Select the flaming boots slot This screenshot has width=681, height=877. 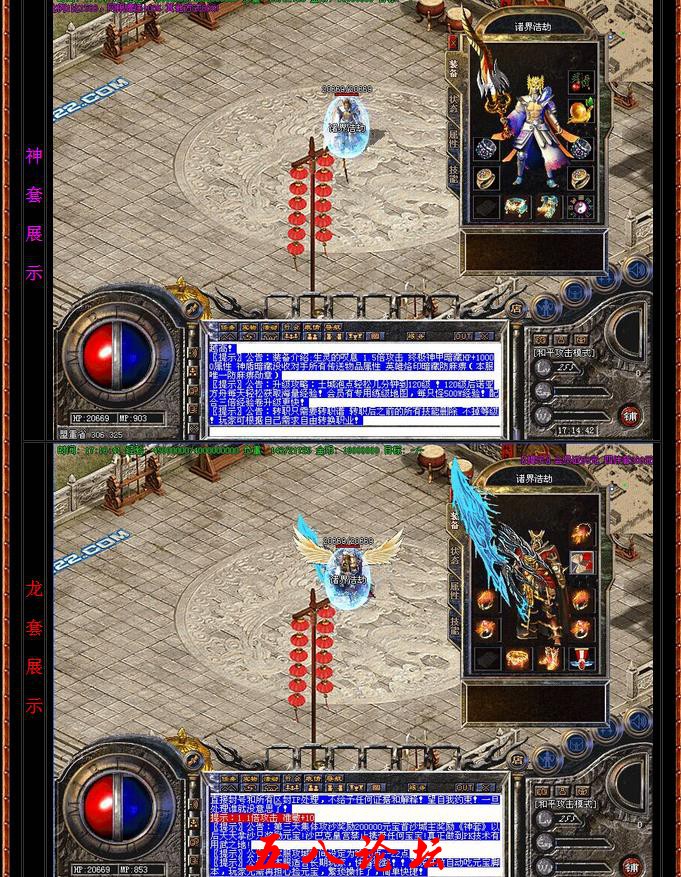[x=549, y=658]
